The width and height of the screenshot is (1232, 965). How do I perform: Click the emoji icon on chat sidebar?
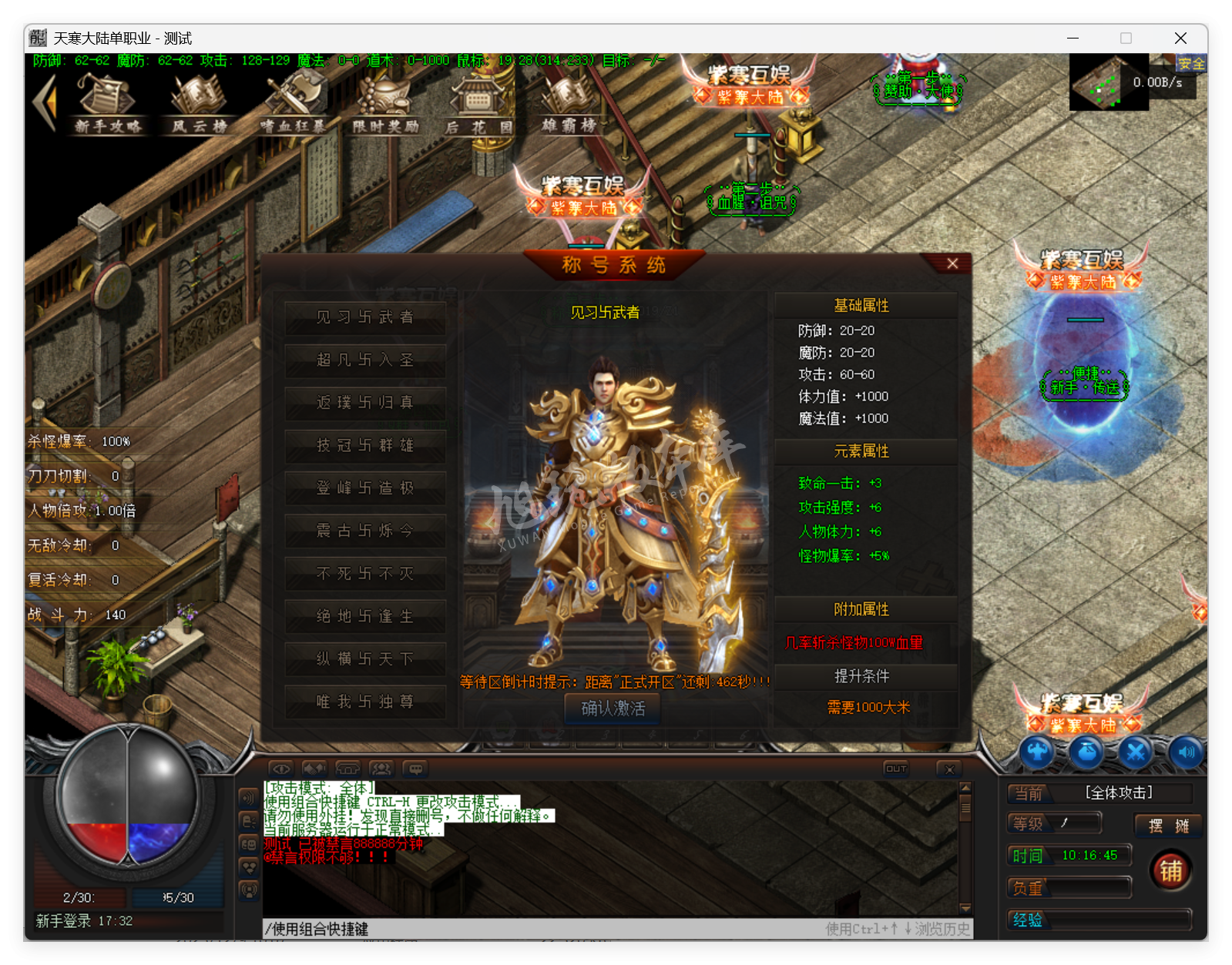click(249, 844)
